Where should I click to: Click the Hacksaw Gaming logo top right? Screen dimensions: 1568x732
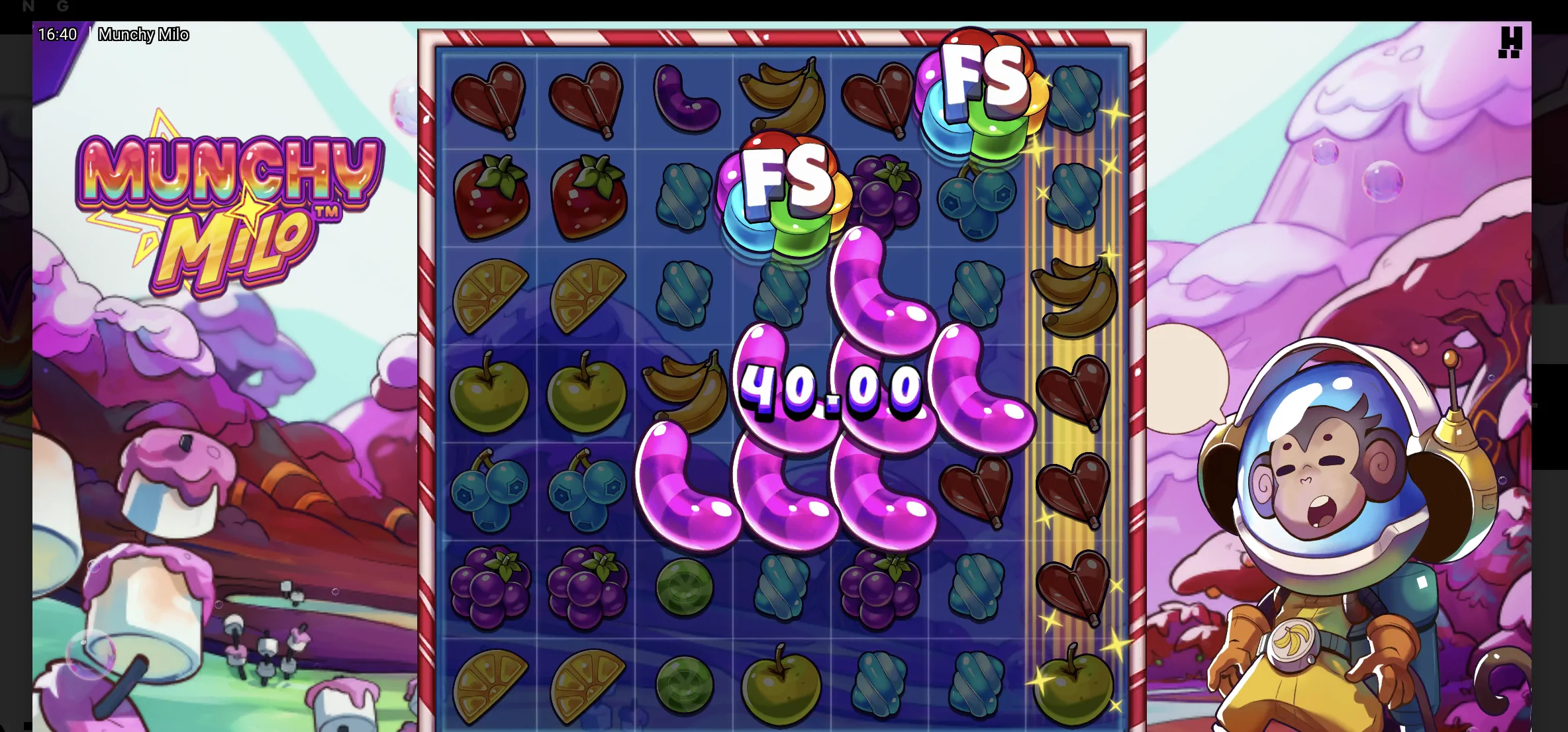pyautogui.click(x=1510, y=42)
